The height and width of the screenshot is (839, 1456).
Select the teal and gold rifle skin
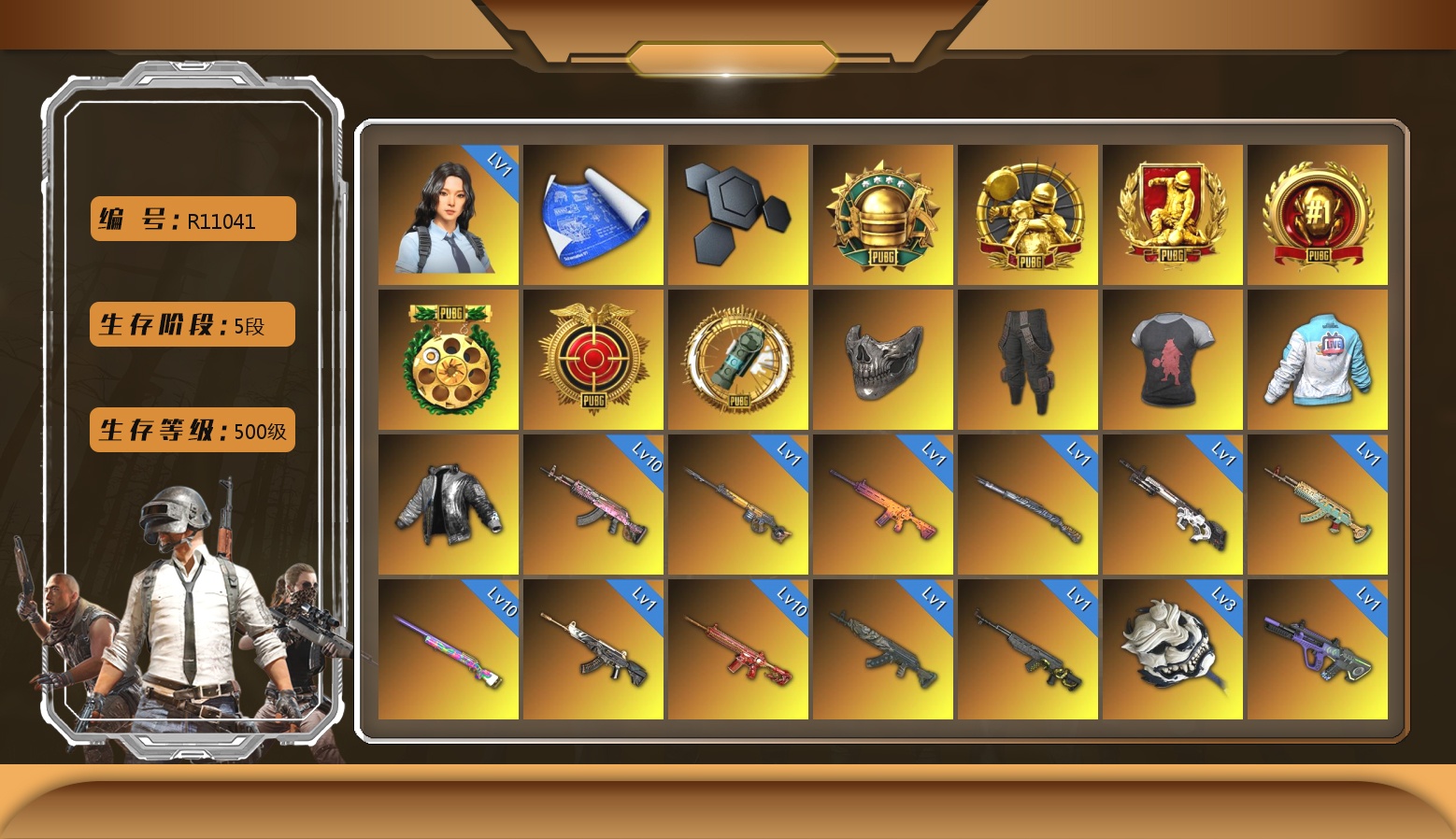click(1317, 505)
